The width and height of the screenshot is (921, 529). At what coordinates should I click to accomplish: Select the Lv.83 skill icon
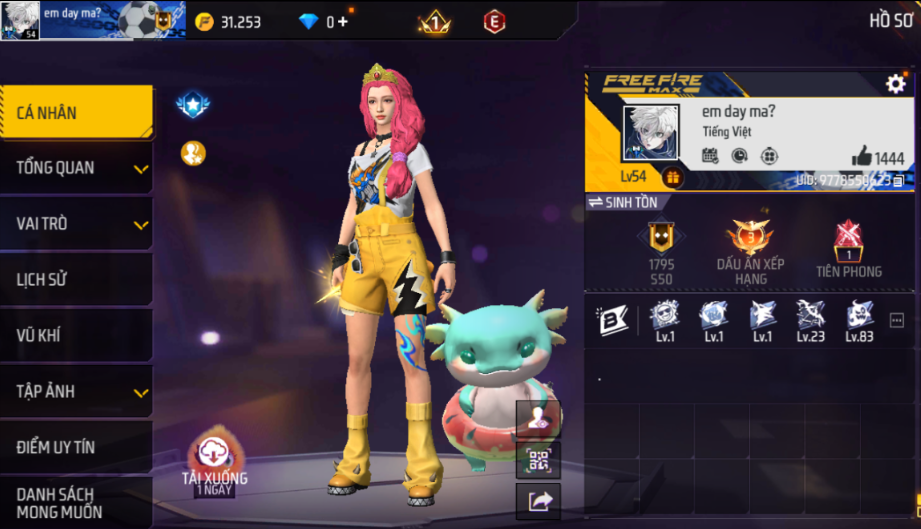[859, 318]
